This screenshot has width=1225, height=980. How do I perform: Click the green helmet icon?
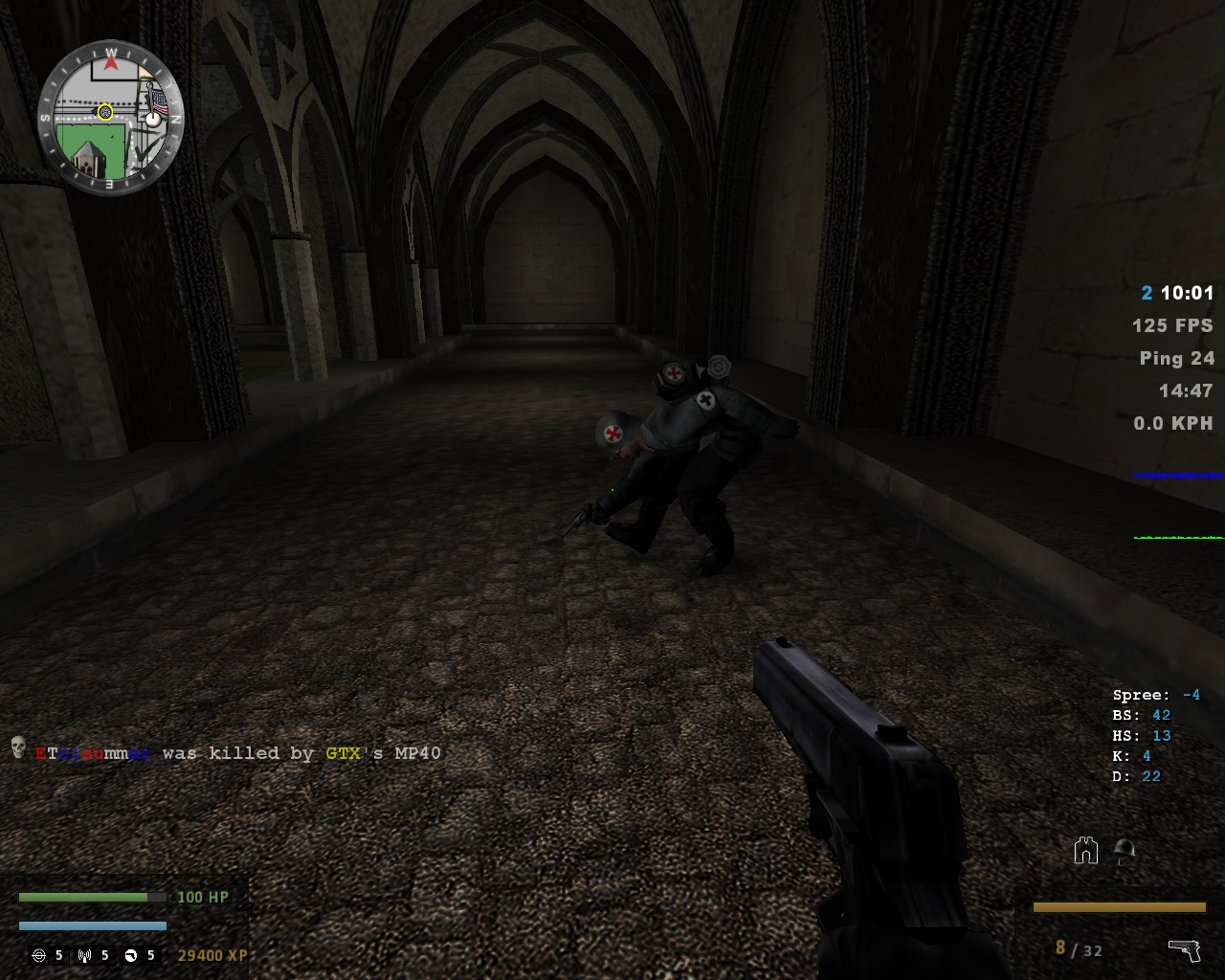click(1125, 850)
